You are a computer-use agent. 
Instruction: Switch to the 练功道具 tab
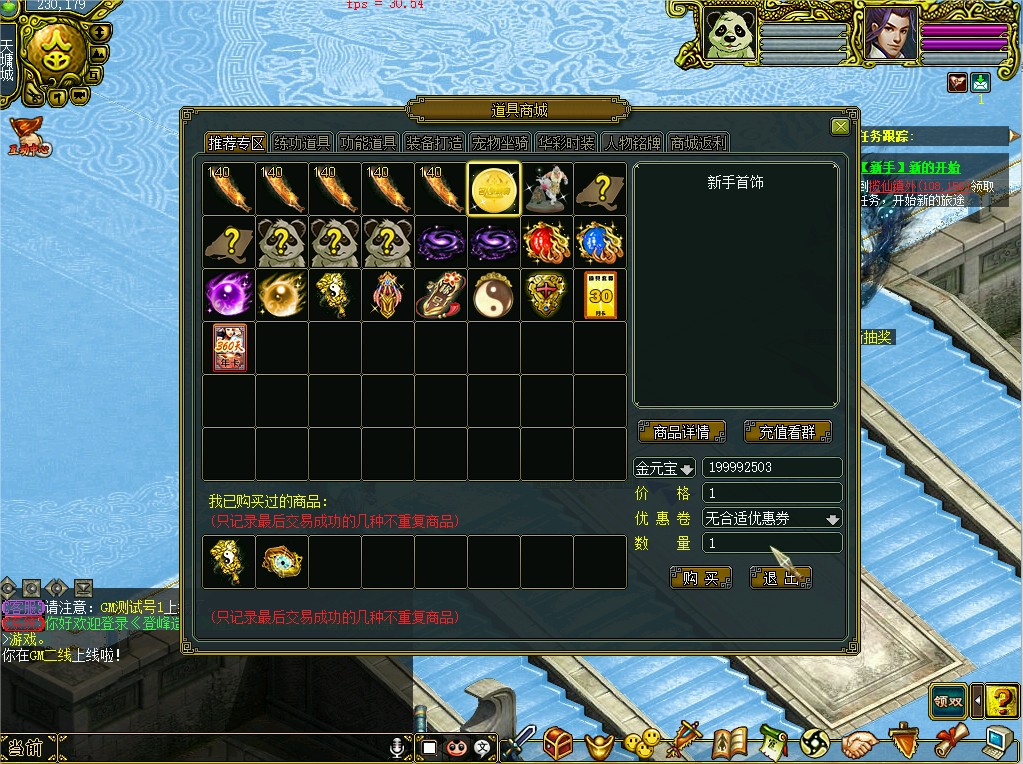click(303, 143)
